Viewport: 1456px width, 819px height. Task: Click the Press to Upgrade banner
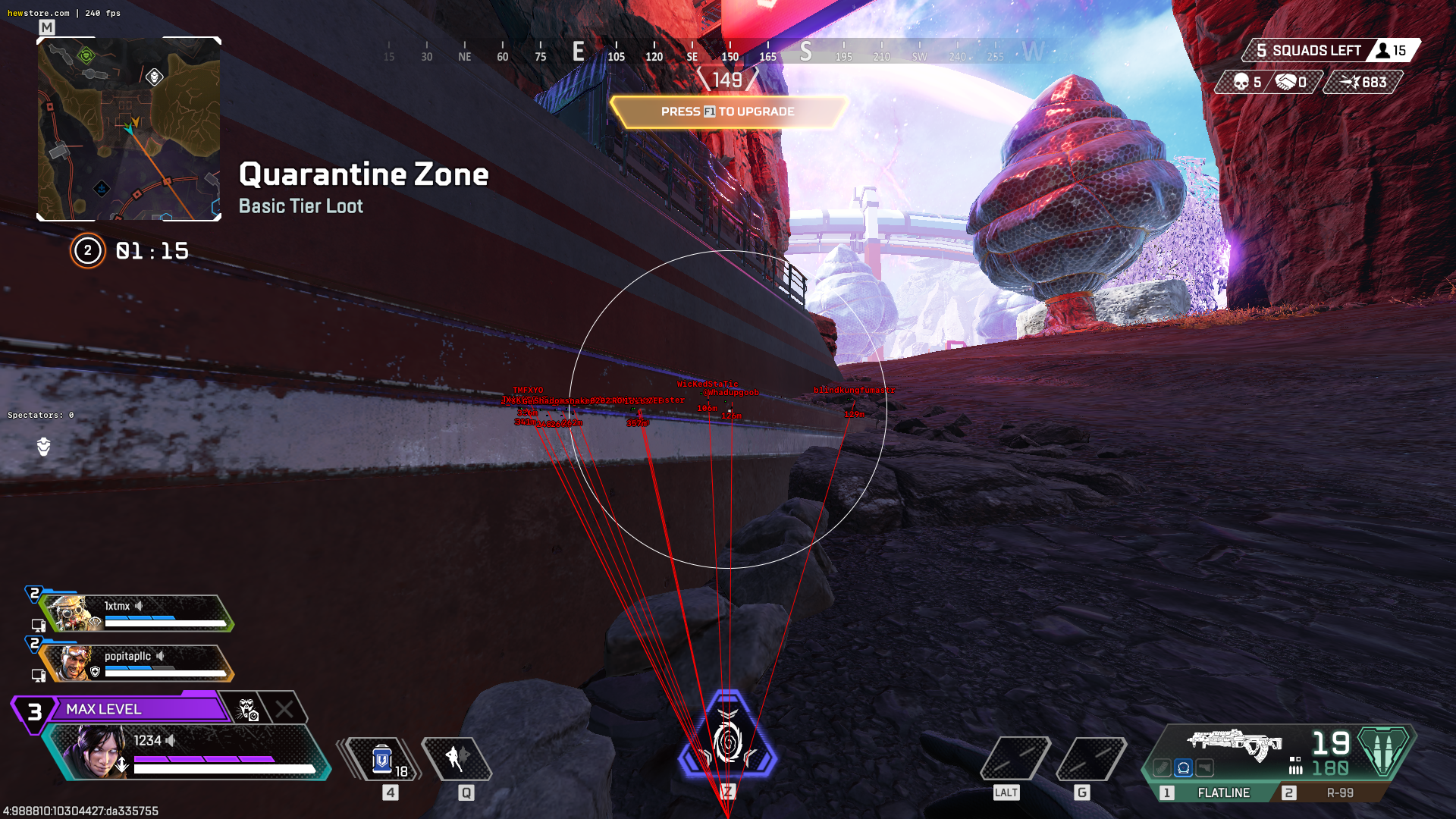click(x=728, y=111)
